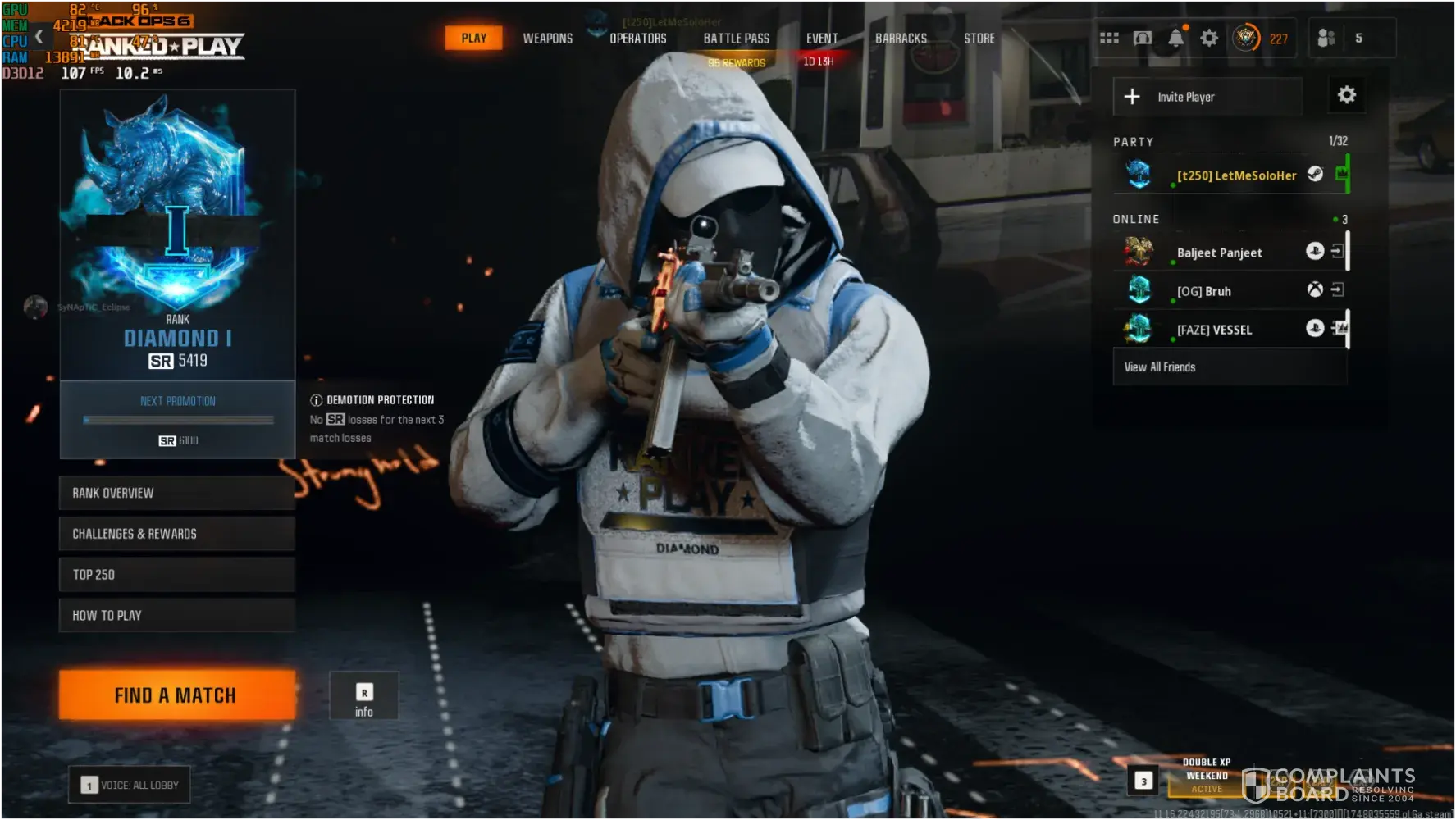Open the How to Play entry
Viewport: 1456px width, 820px height.
(x=176, y=616)
